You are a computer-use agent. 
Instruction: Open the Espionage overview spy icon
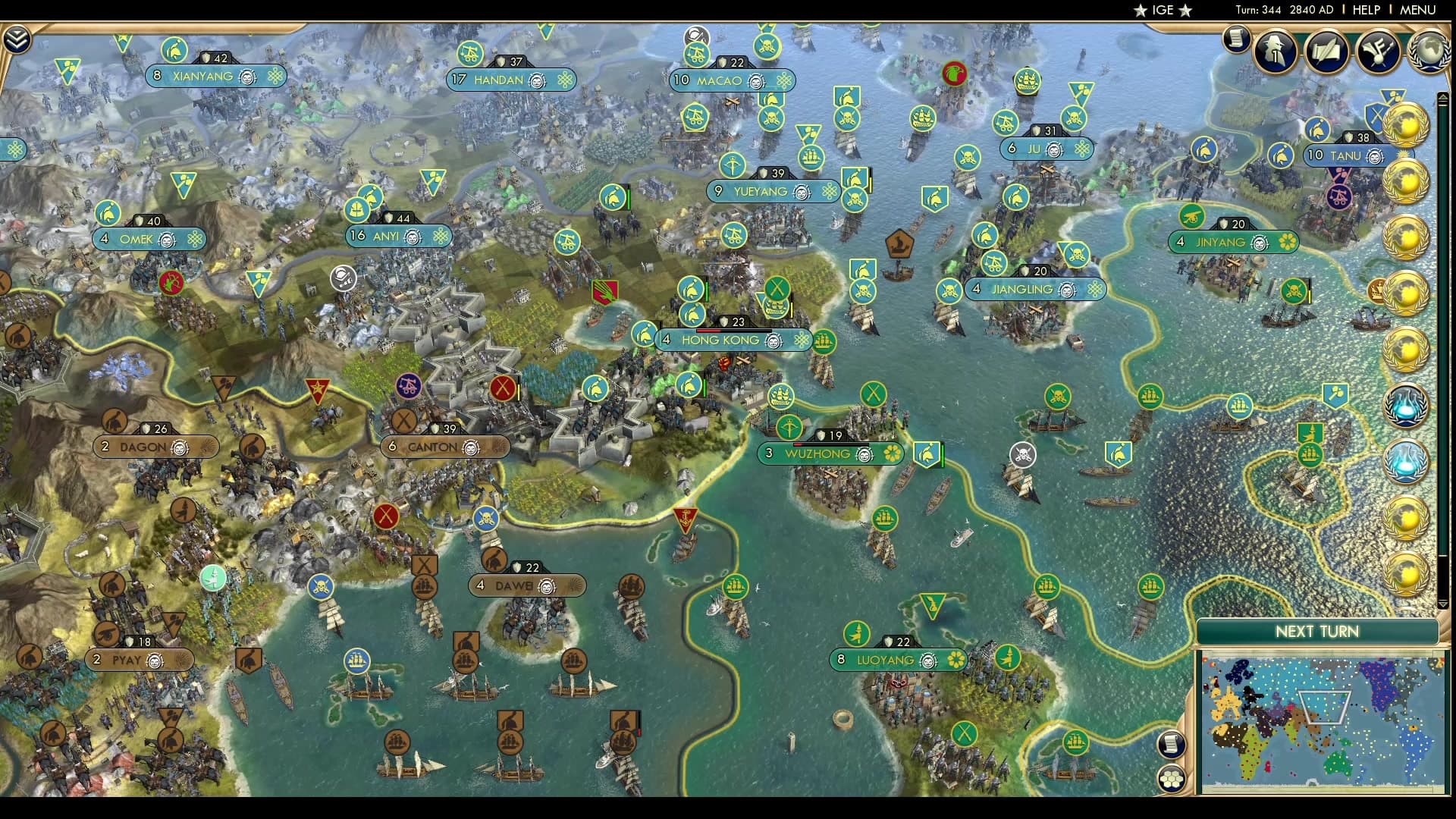1276,52
